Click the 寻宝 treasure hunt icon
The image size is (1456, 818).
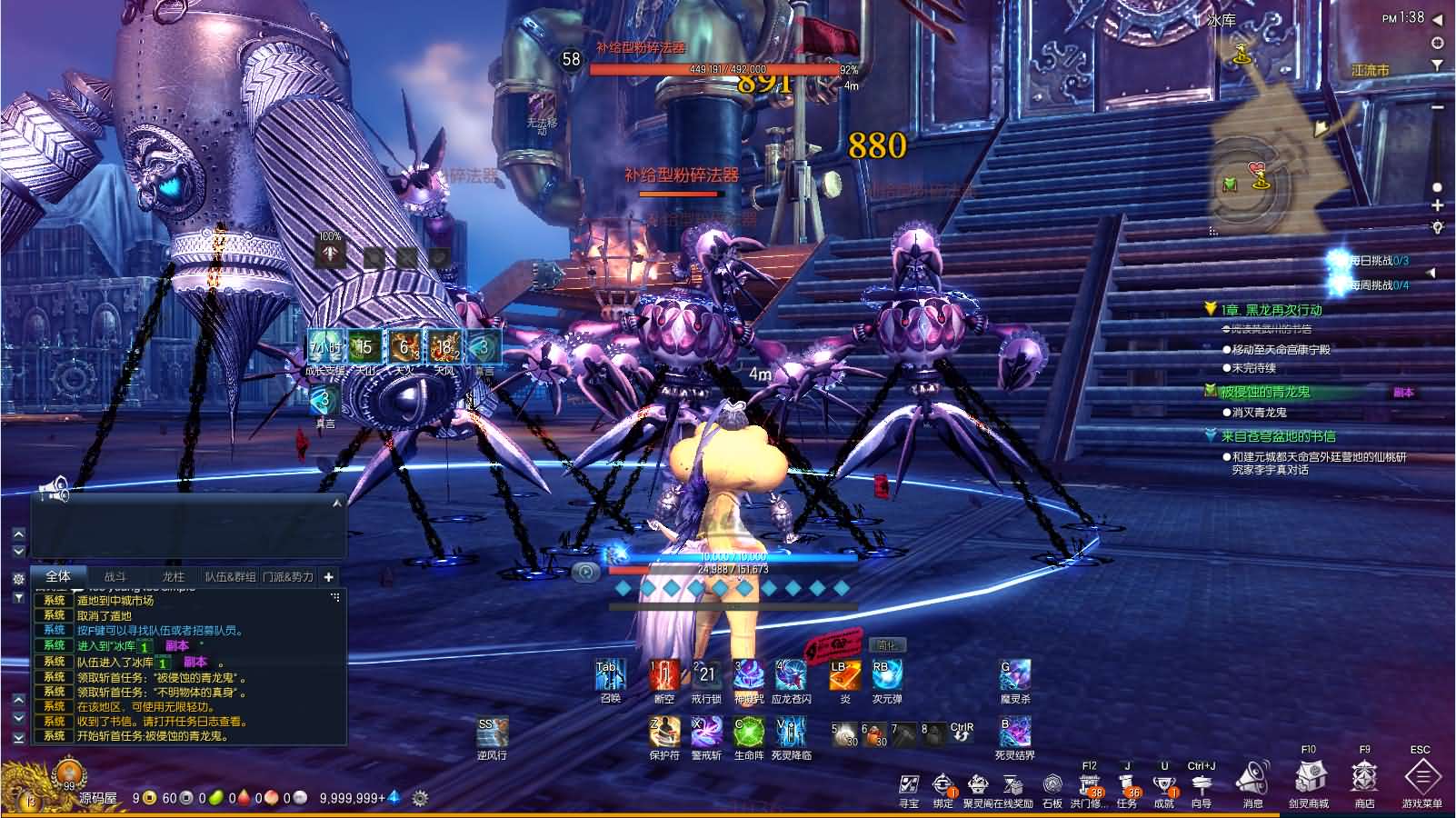pos(908,783)
